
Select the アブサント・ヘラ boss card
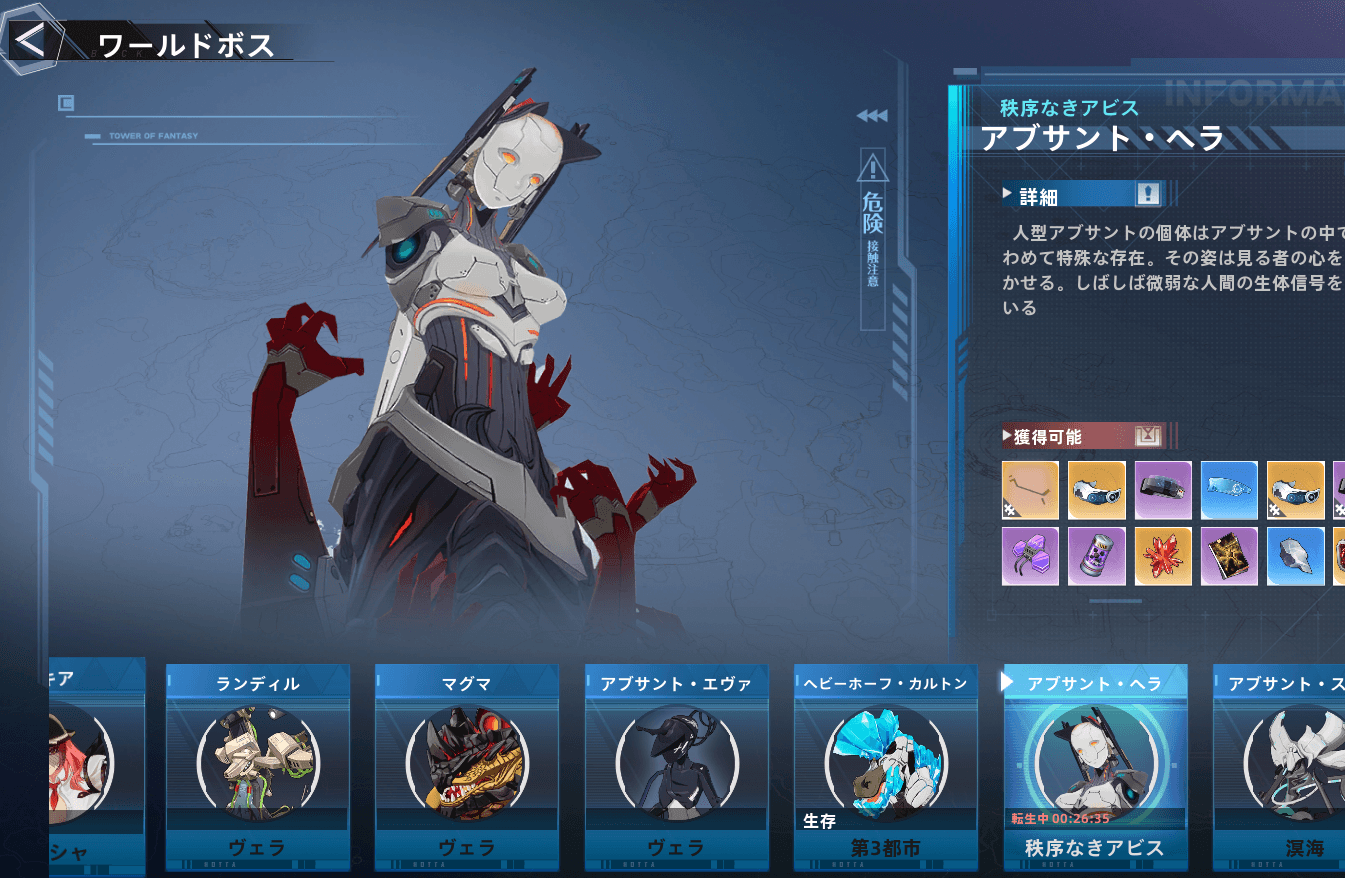tap(1095, 767)
